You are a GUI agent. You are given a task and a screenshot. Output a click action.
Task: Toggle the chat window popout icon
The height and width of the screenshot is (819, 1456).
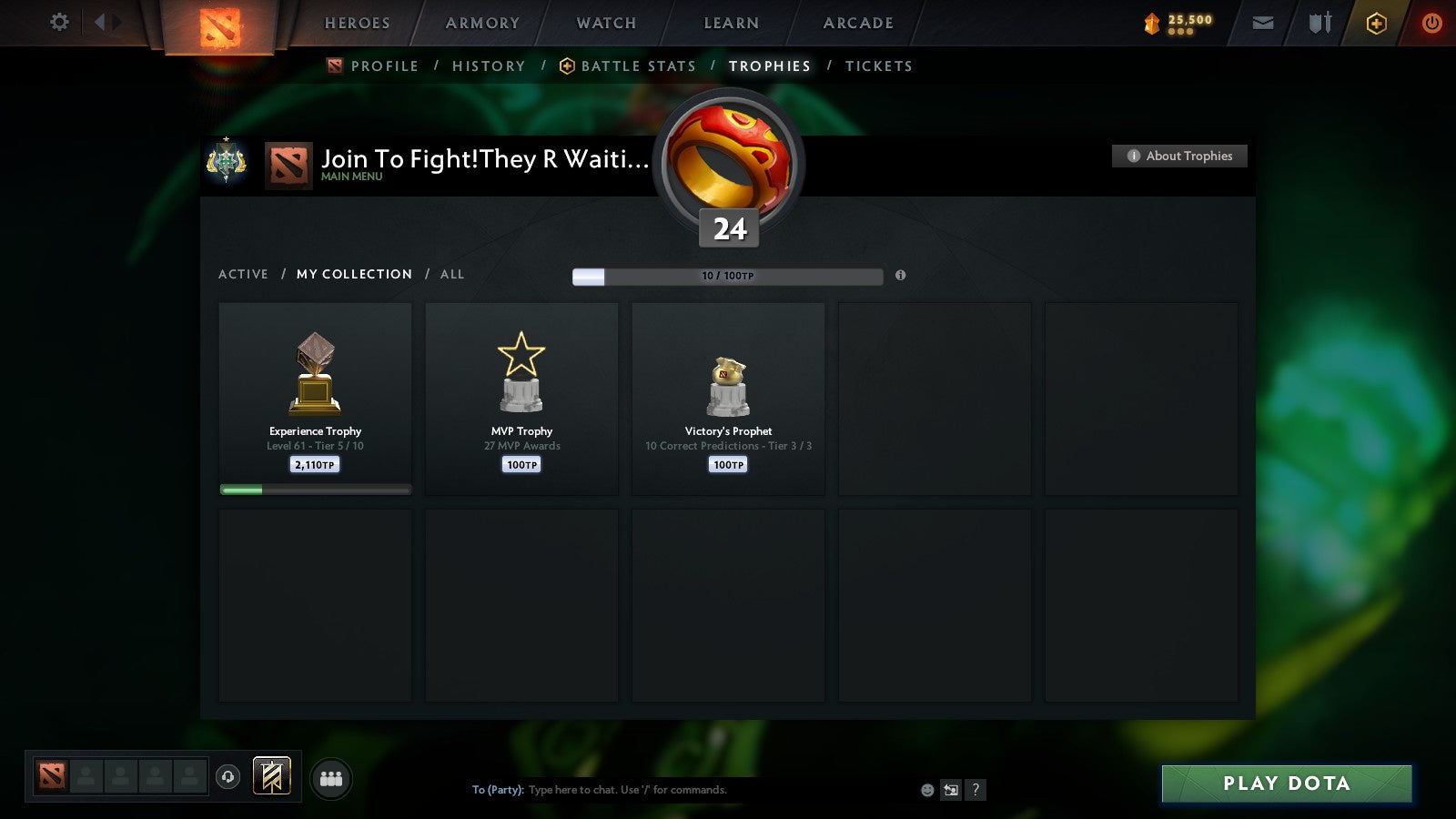click(x=950, y=790)
